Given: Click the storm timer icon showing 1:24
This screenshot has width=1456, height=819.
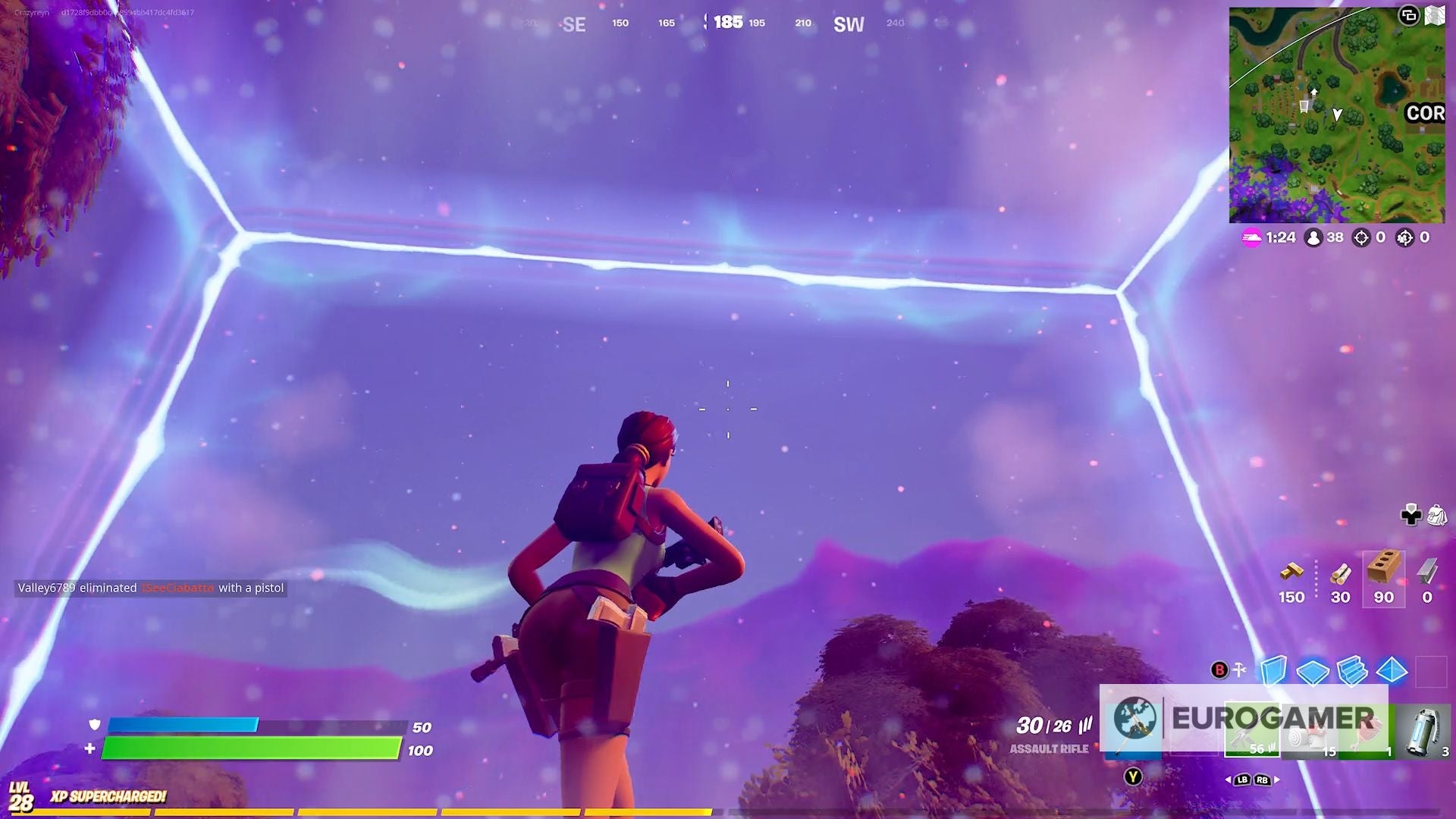Looking at the screenshot, I should (1252, 237).
